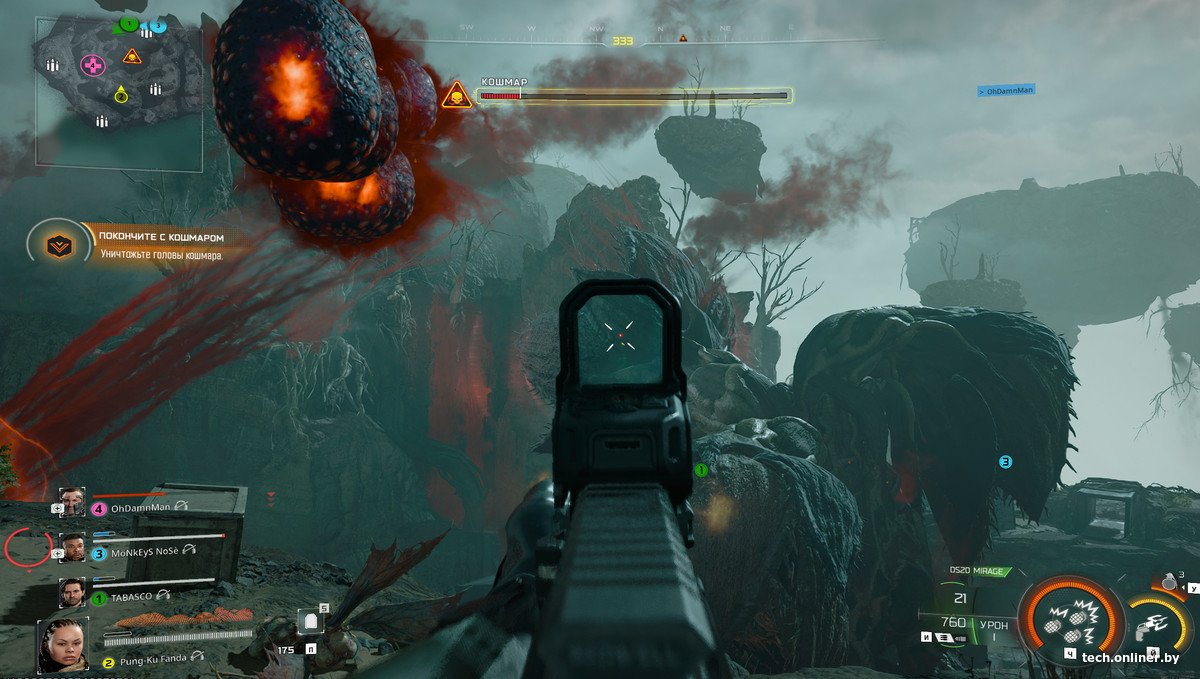Screen dimensions: 1200x679
Task: Select TABASCO's squad portrait
Action: (x=72, y=593)
